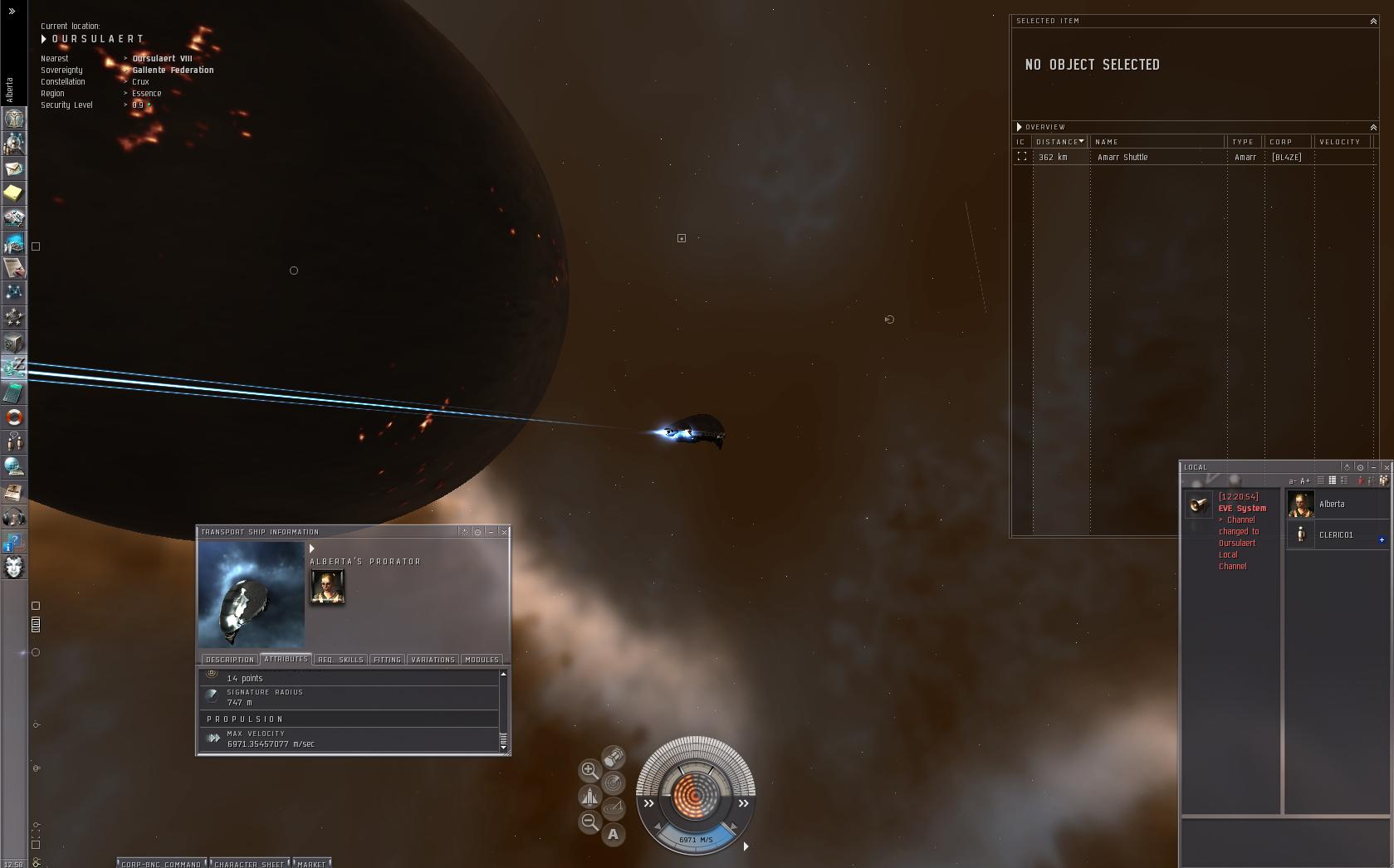Show the Fitting tab
This screenshot has height=868, width=1394.
(x=387, y=660)
